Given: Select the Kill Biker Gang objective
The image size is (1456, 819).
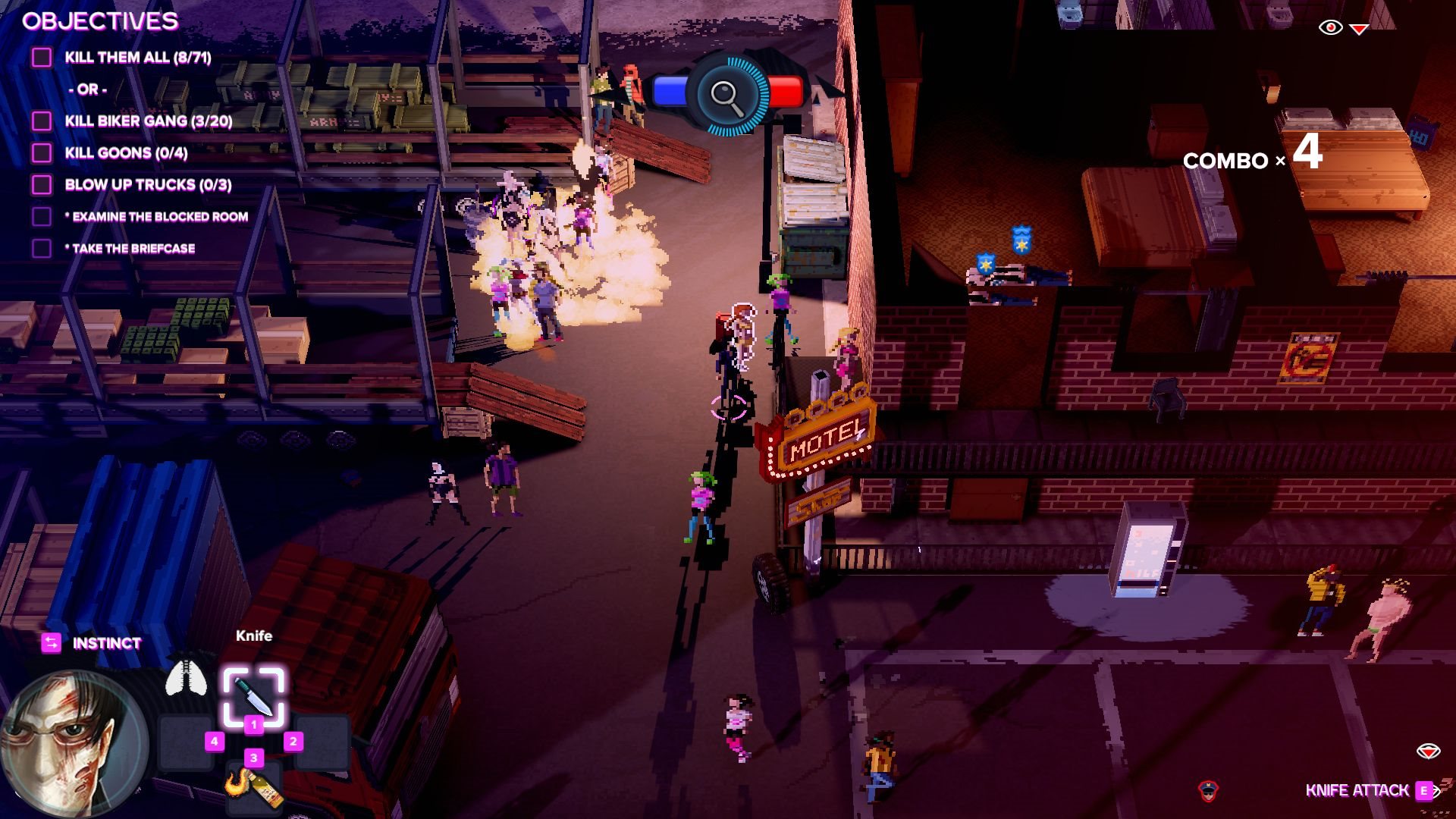Looking at the screenshot, I should coord(148,121).
